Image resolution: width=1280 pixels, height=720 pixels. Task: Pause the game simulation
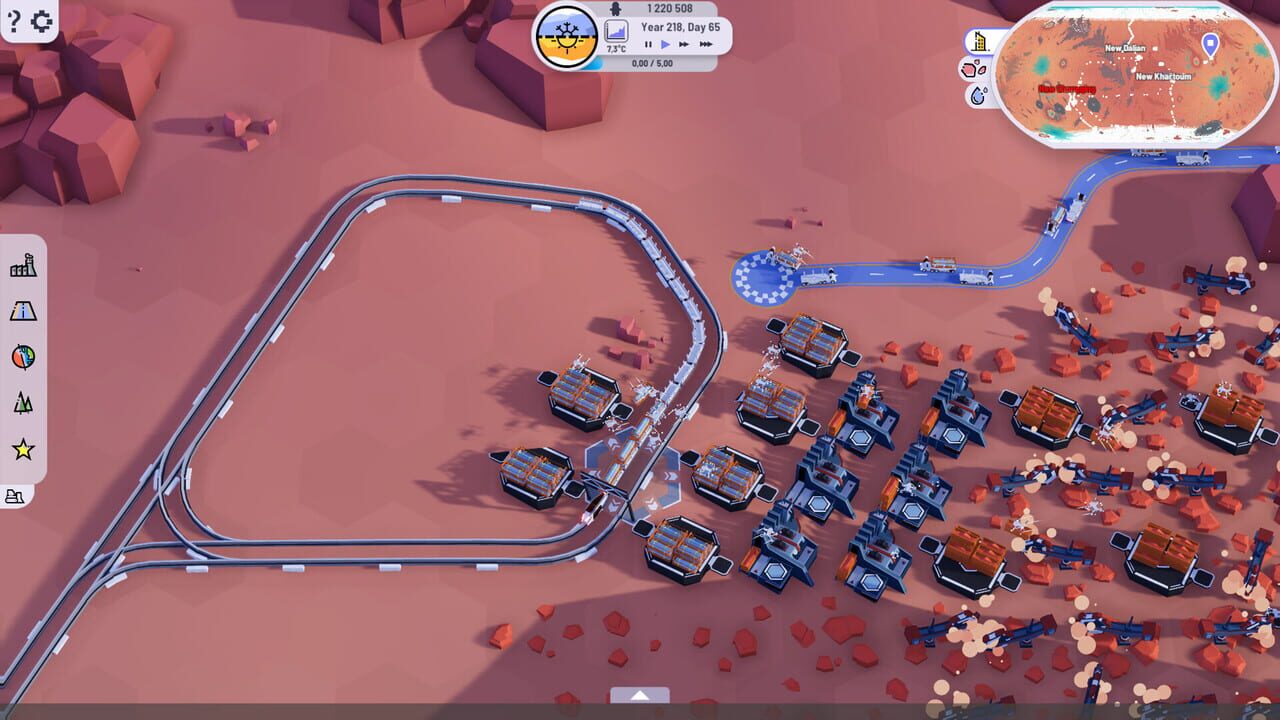[648, 43]
